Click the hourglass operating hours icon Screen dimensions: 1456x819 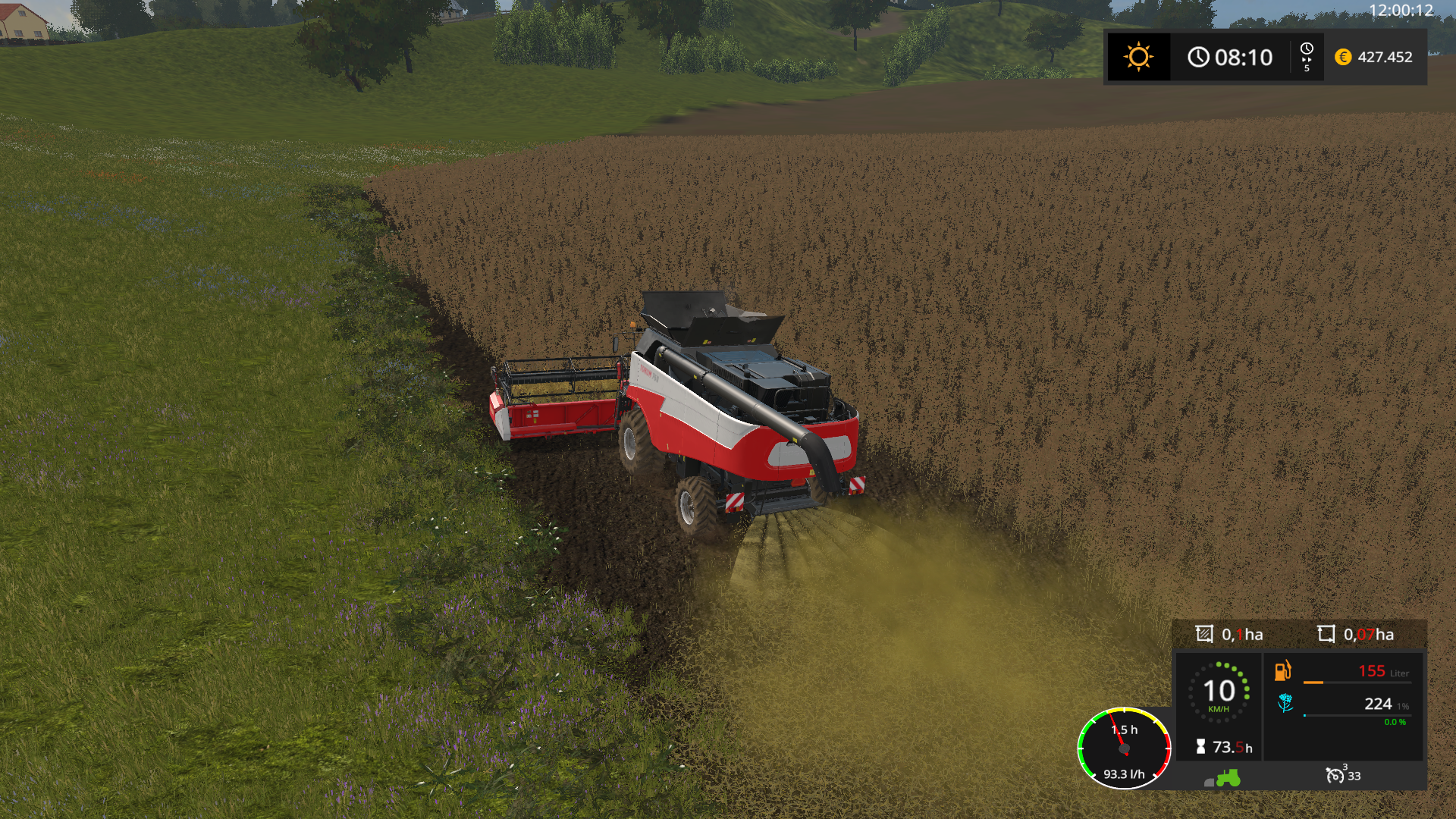(1200, 747)
